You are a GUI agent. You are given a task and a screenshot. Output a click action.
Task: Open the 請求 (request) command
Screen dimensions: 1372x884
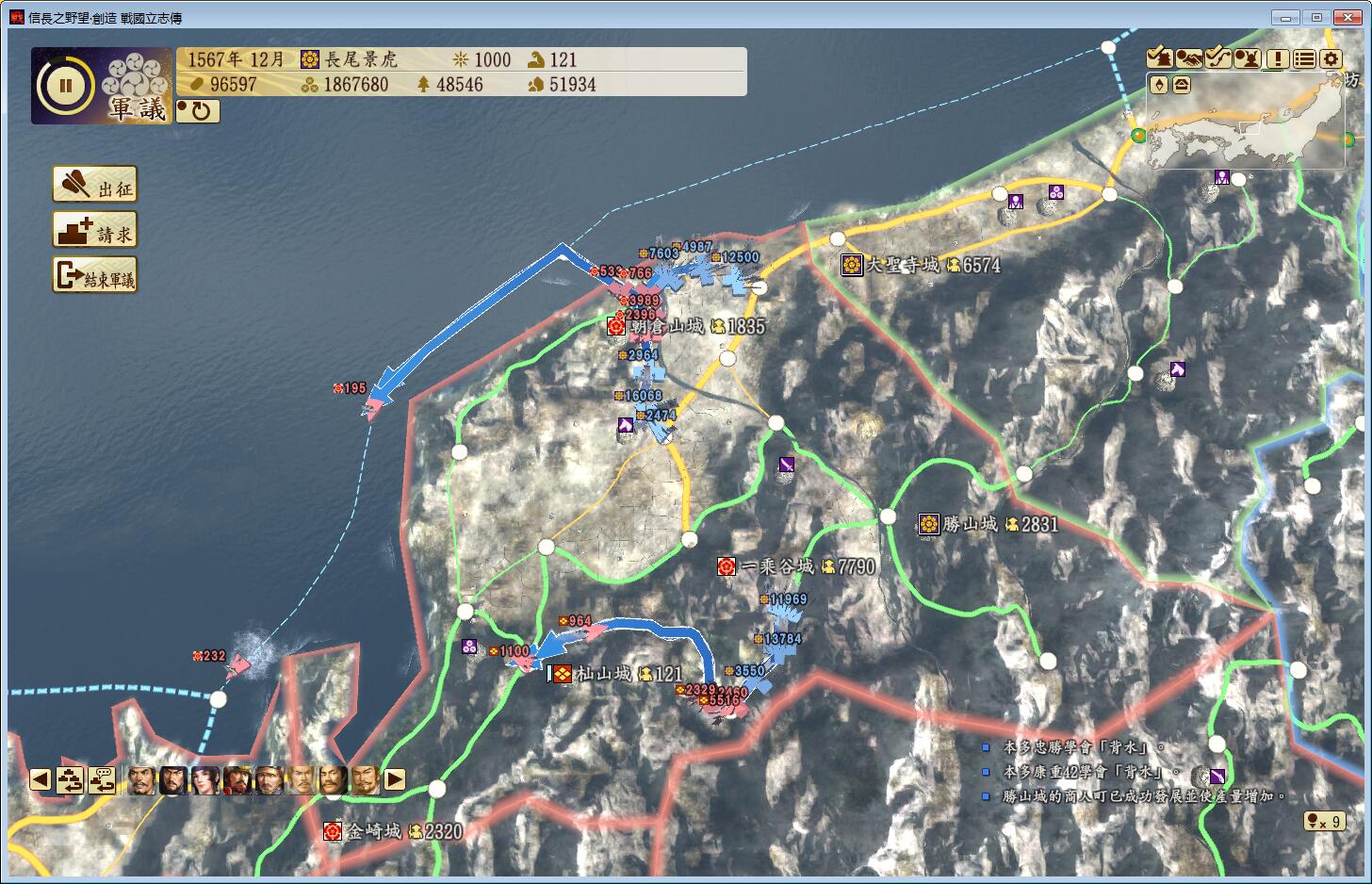click(94, 230)
